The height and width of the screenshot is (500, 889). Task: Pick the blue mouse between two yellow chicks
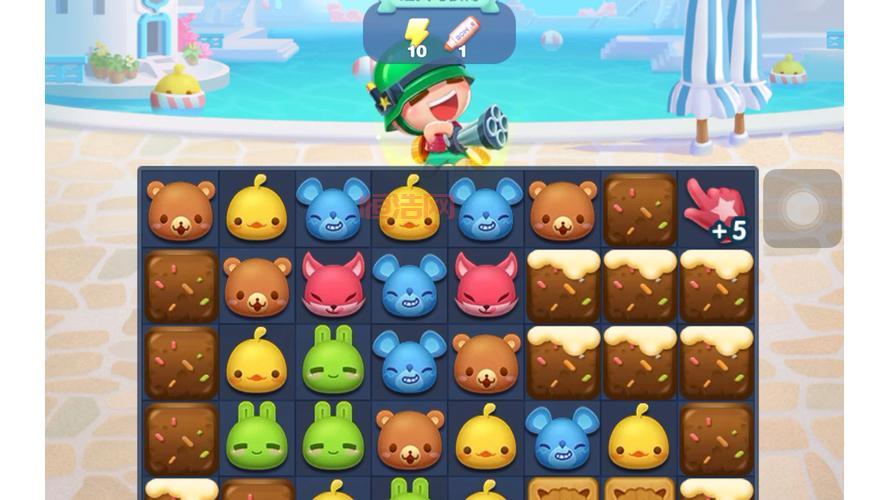point(562,436)
